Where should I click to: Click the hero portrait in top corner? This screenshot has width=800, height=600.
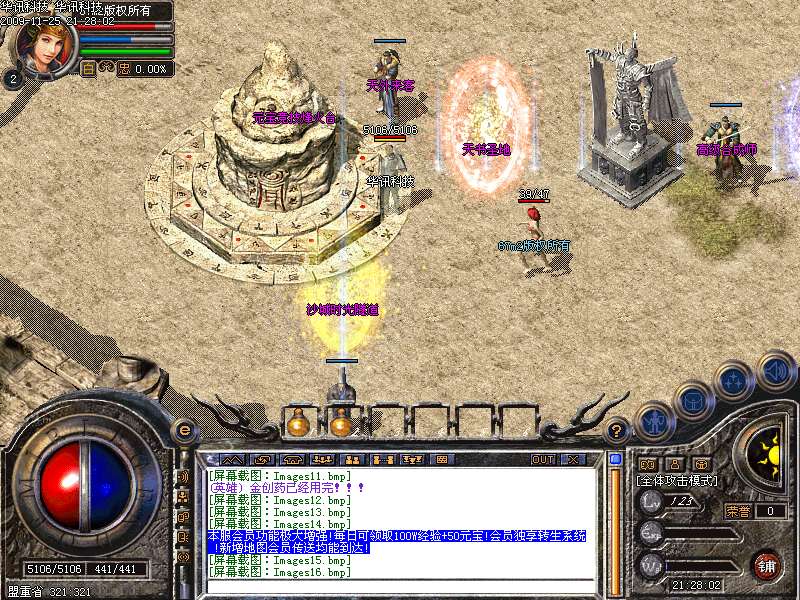point(42,45)
